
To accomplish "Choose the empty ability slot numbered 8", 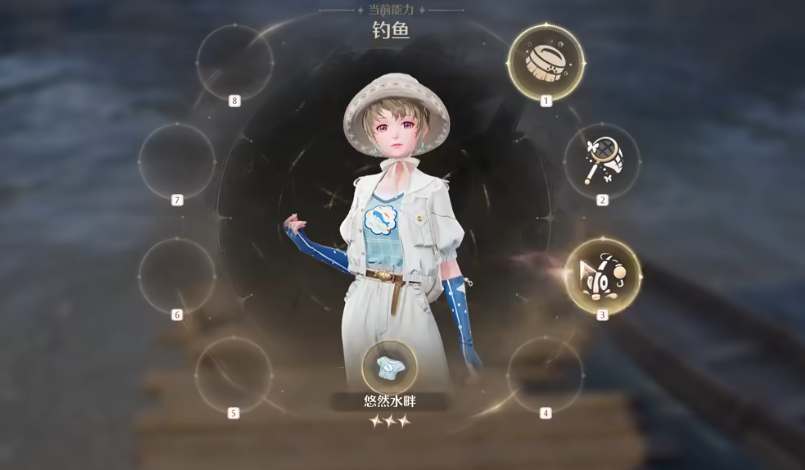I will tap(234, 62).
